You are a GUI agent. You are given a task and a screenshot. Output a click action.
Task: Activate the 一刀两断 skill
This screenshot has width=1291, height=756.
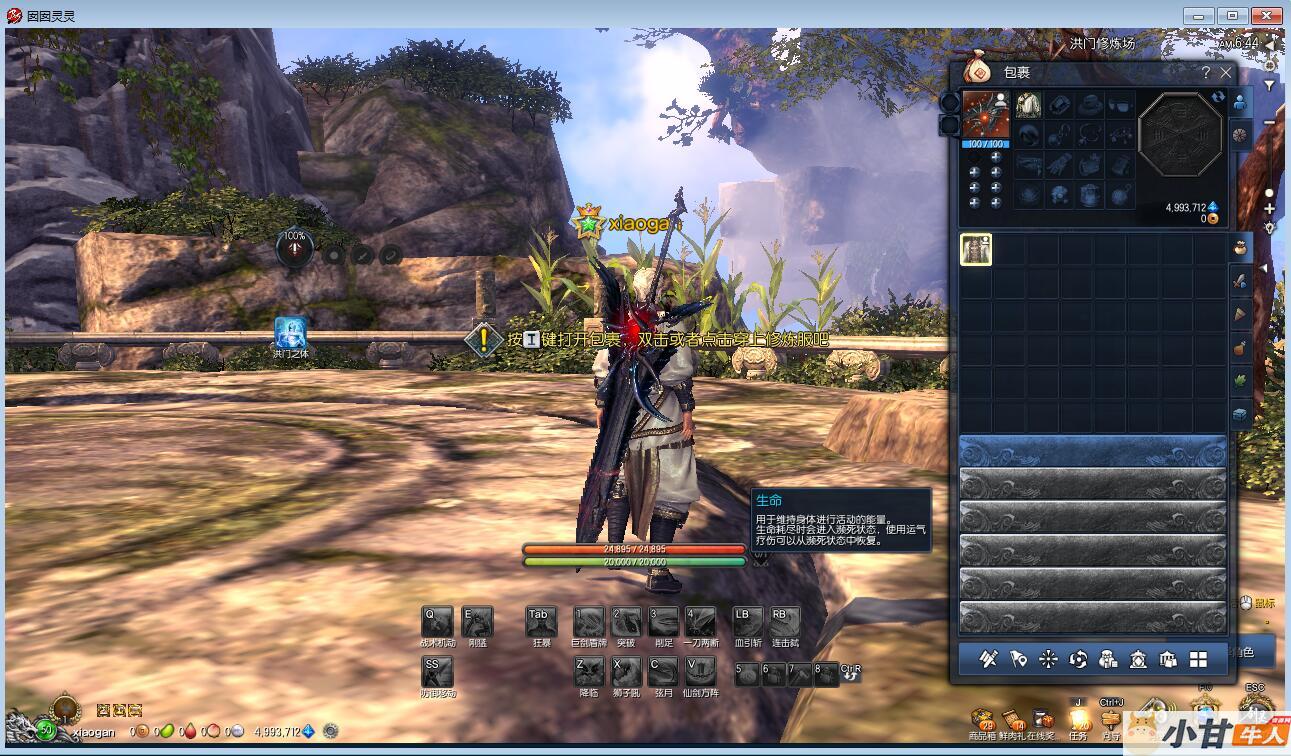coord(700,621)
